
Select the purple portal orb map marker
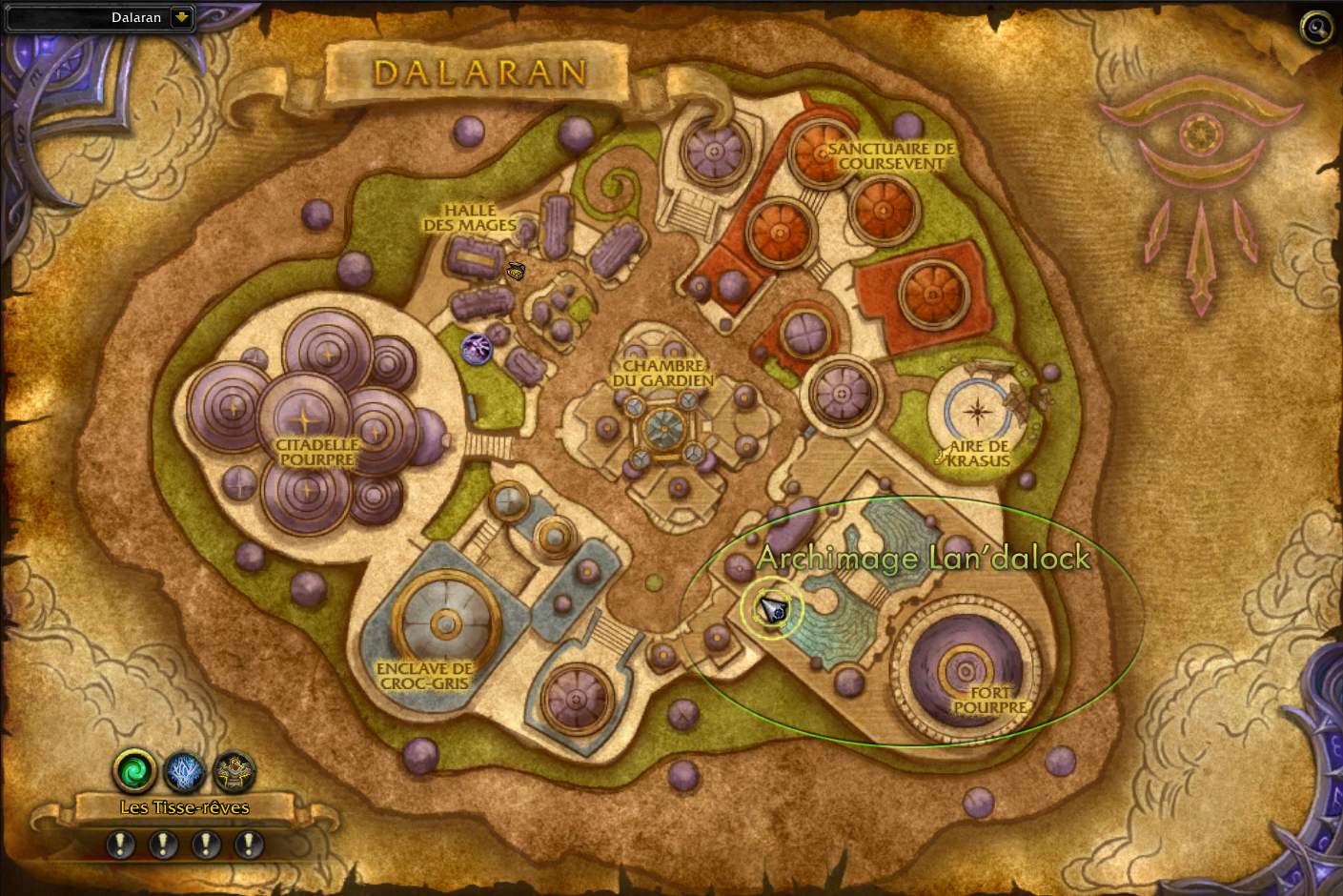tap(477, 349)
